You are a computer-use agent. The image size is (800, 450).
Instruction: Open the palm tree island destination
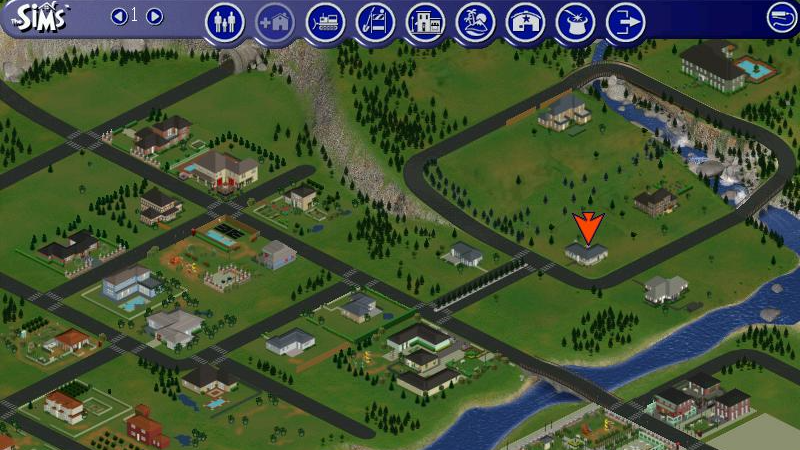pyautogui.click(x=475, y=22)
